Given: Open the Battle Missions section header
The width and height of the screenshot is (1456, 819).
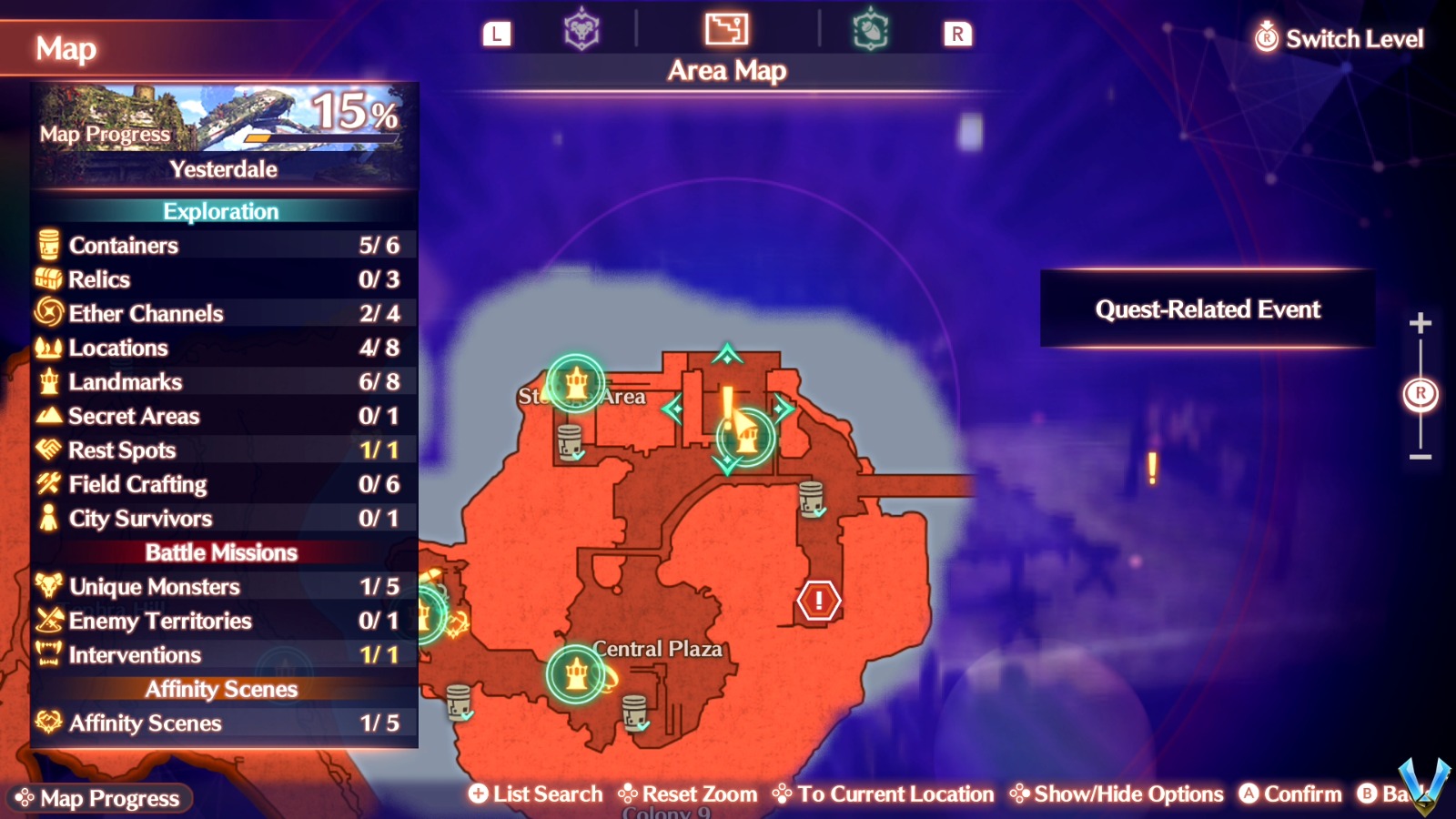Looking at the screenshot, I should (221, 552).
